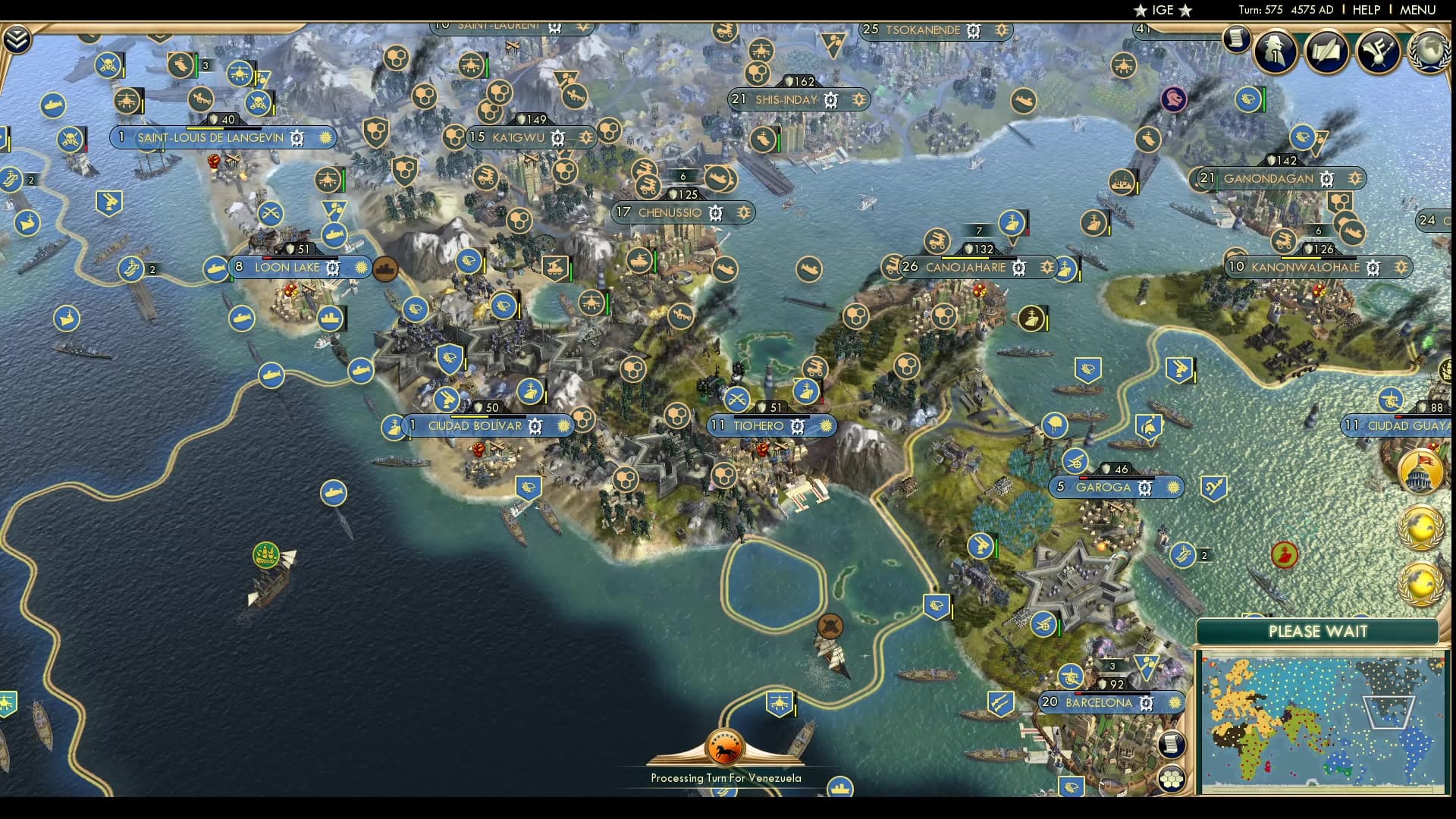Click the scroll notification icon top right
Screen dimensions: 1456x819
click(x=1236, y=39)
